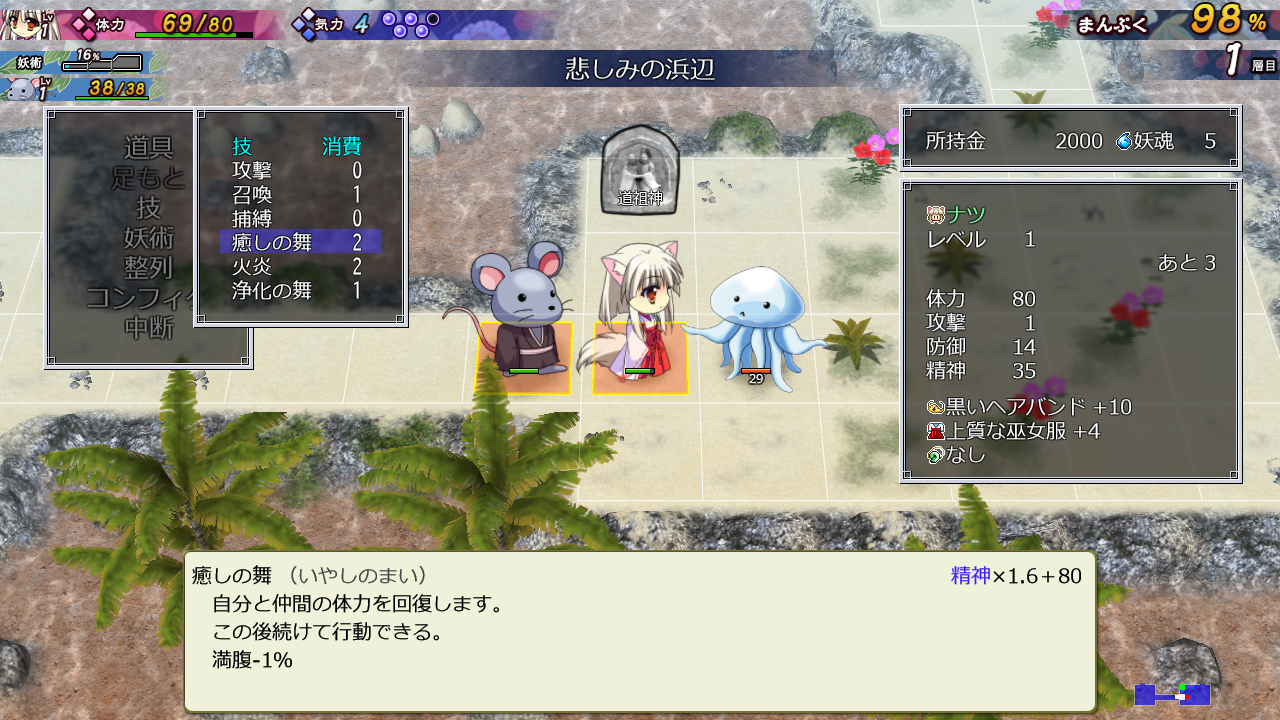Click the single-kanji 技 main menu entry
Image resolution: width=1280 pixels, height=720 pixels.
pyautogui.click(x=148, y=208)
